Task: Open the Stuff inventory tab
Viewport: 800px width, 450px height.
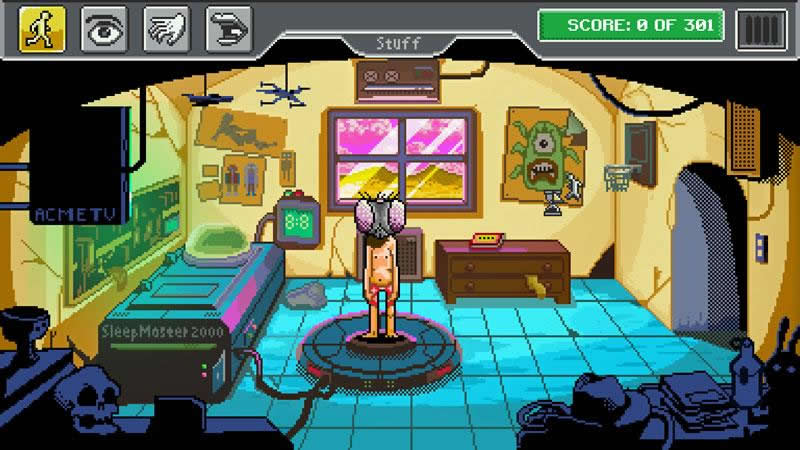Action: pyautogui.click(x=397, y=43)
